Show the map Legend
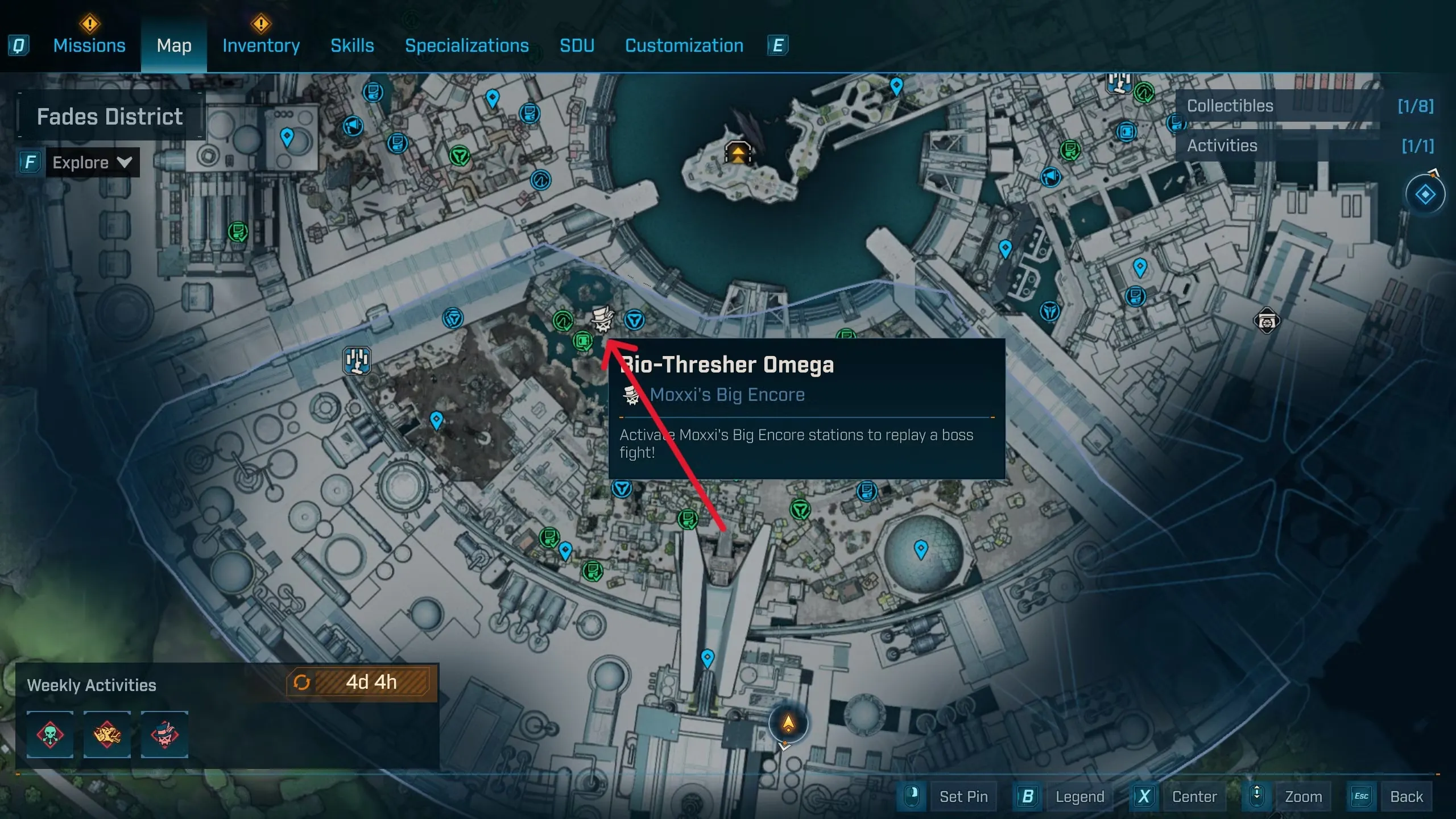The width and height of the screenshot is (1456, 819). [1079, 796]
